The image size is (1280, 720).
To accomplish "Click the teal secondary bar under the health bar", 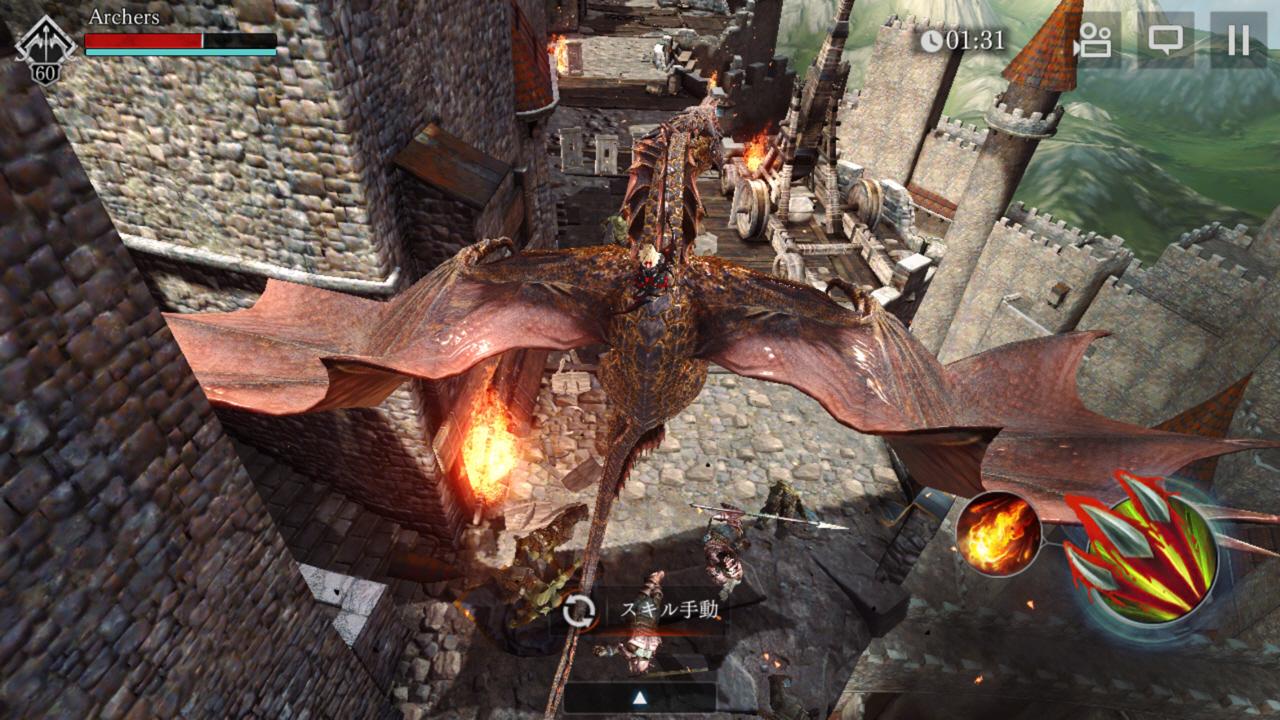I will click(x=180, y=53).
